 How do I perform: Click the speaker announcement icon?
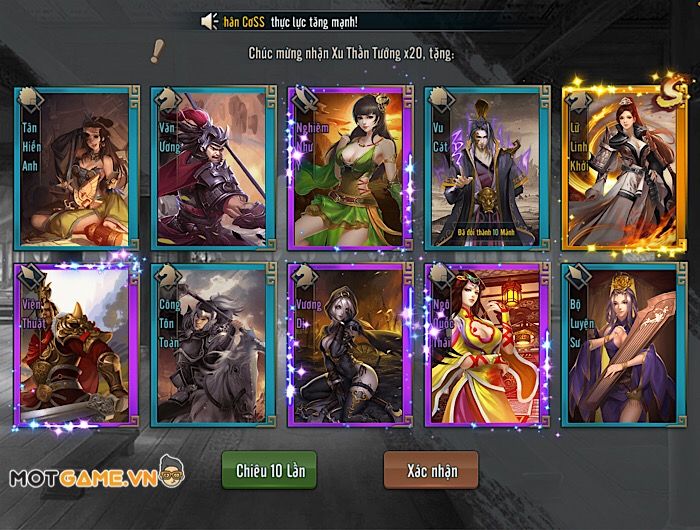(x=209, y=21)
